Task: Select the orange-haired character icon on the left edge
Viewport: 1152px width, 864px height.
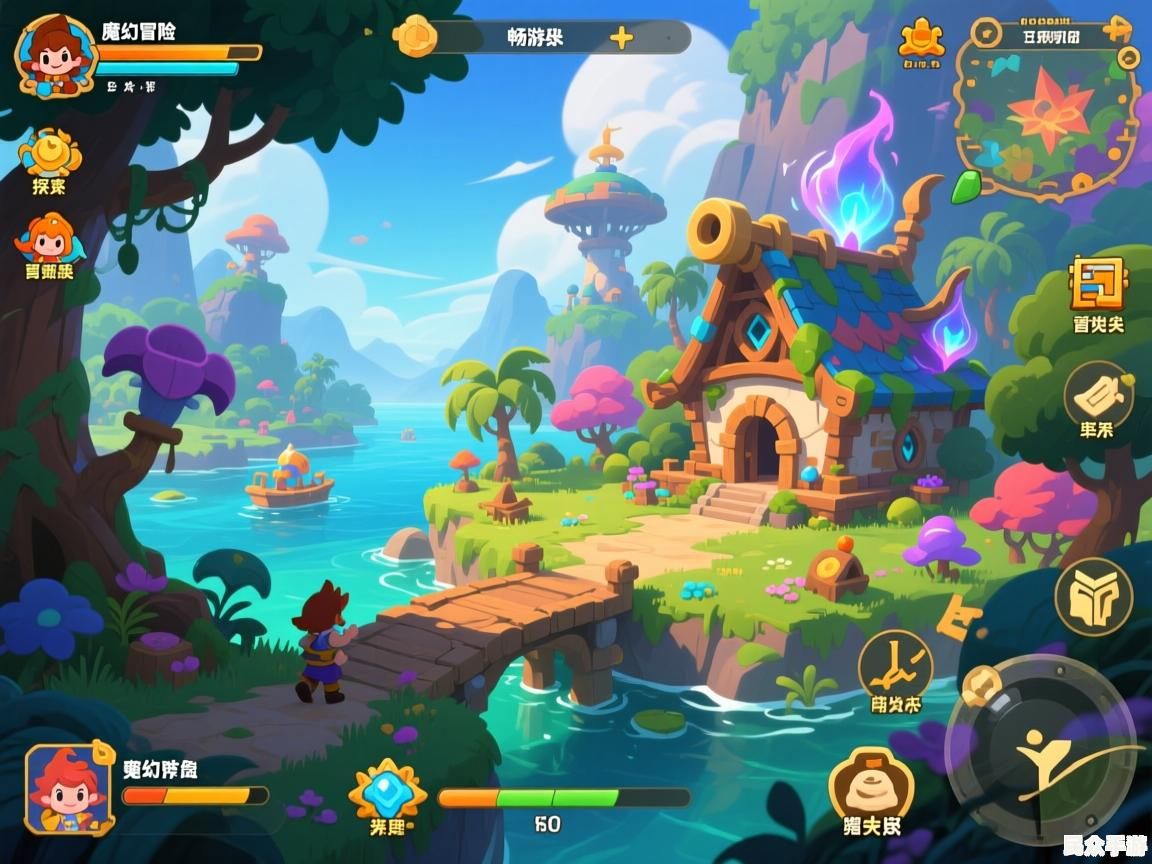Action: [49, 240]
